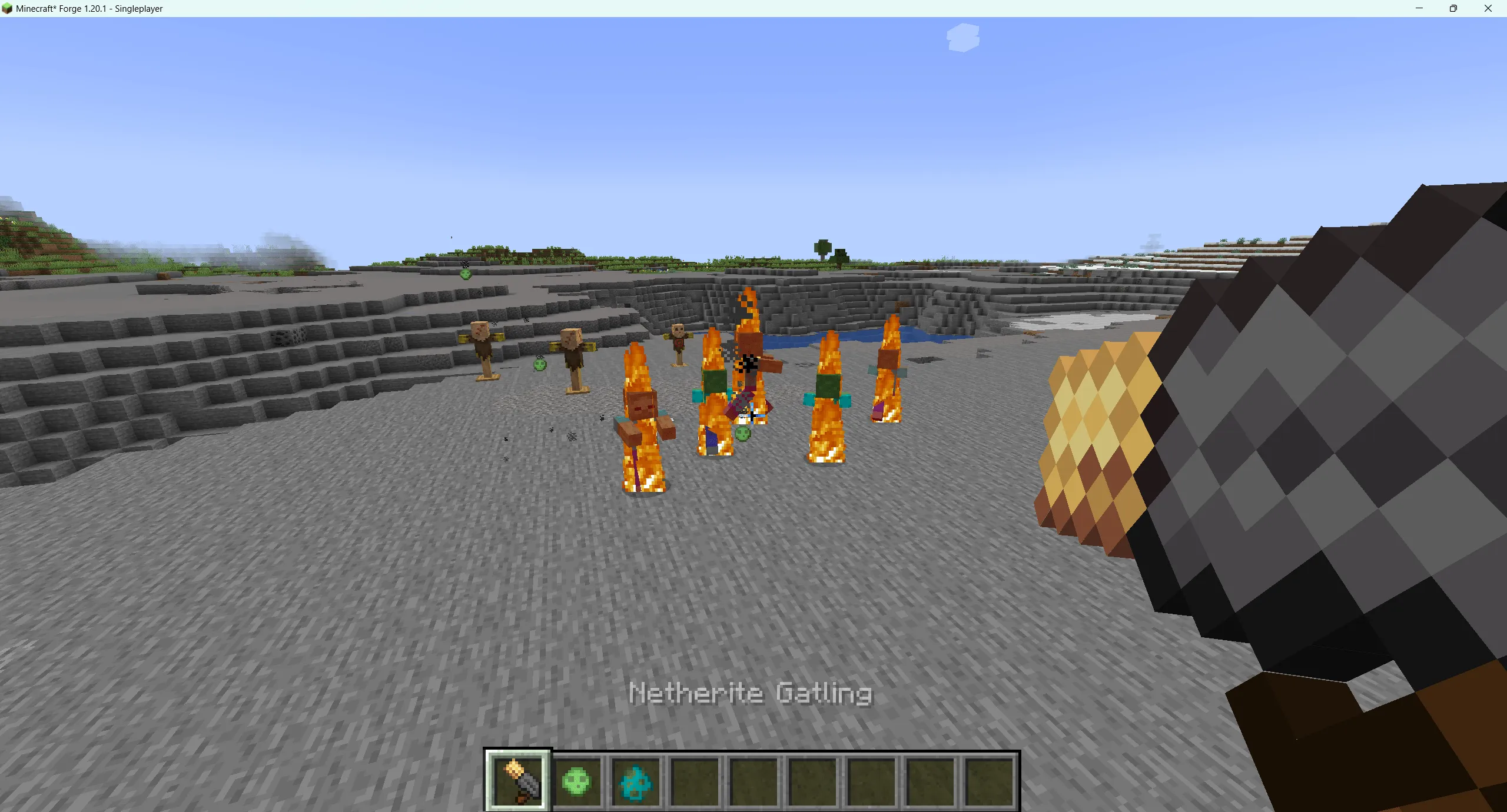The height and width of the screenshot is (812, 1507).
Task: Select the Netherite Gatling in hotbar slot one
Action: (x=517, y=780)
